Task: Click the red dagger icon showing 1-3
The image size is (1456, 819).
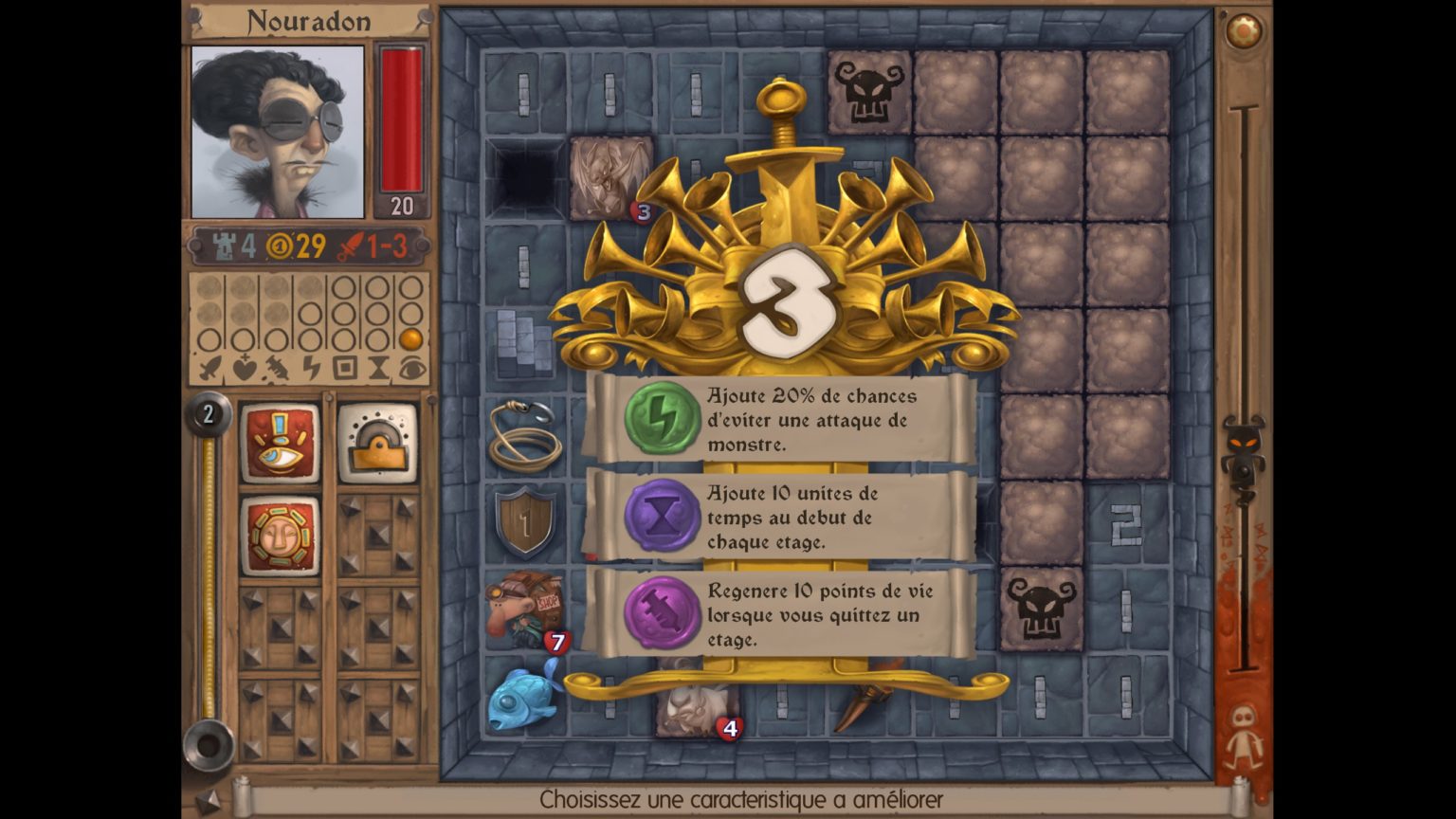Action: point(352,245)
